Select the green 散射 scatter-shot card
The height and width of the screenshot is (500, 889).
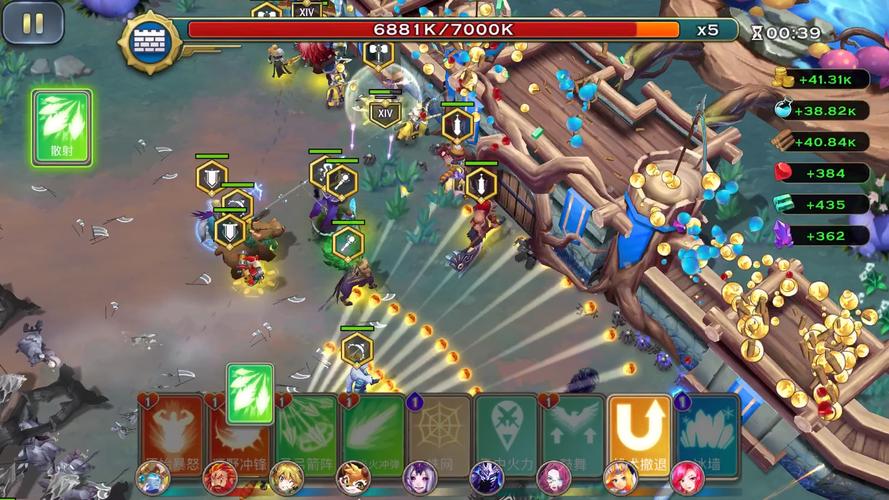point(62,126)
